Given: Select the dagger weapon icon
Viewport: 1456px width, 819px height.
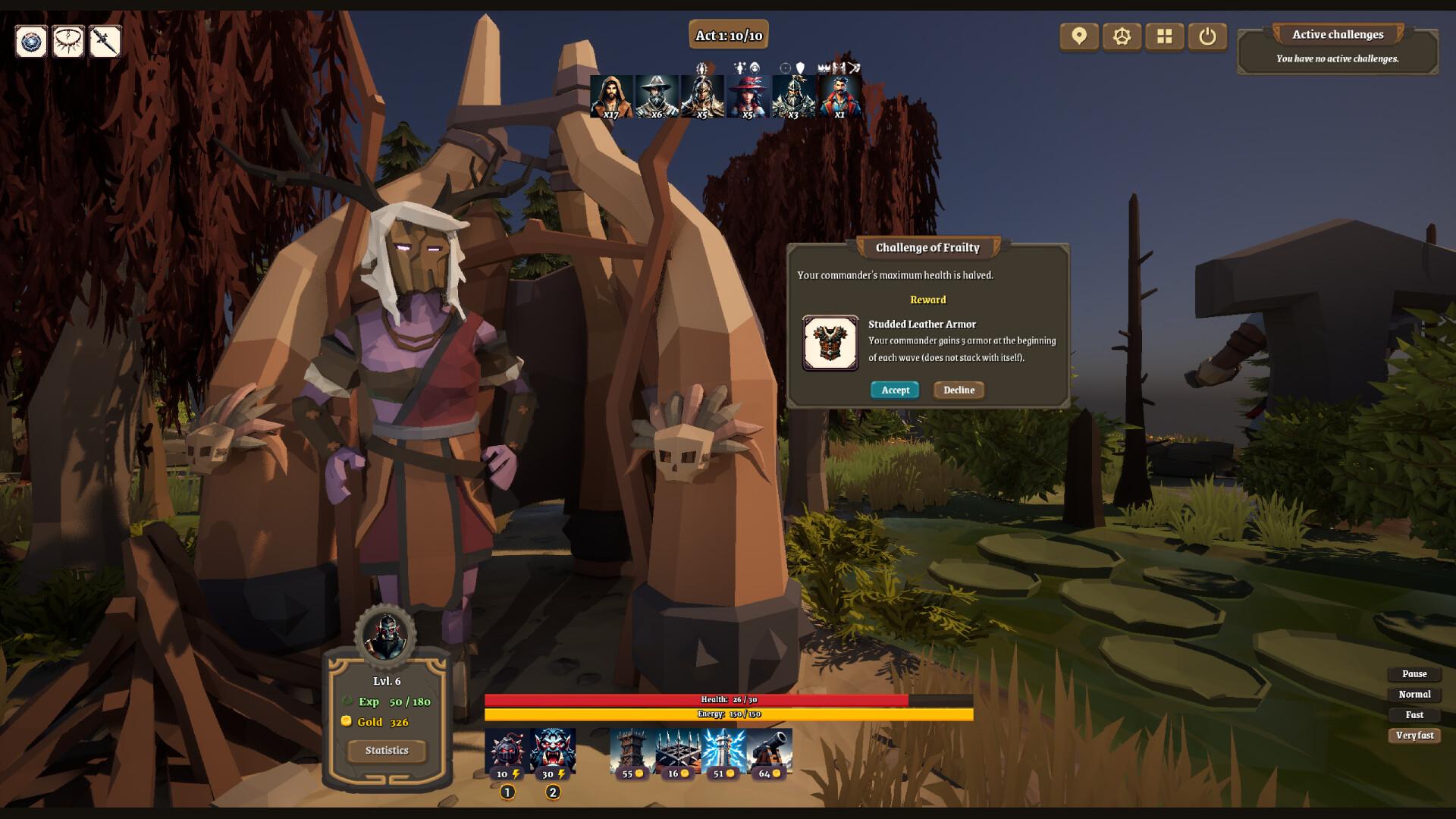Looking at the screenshot, I should point(104,42).
